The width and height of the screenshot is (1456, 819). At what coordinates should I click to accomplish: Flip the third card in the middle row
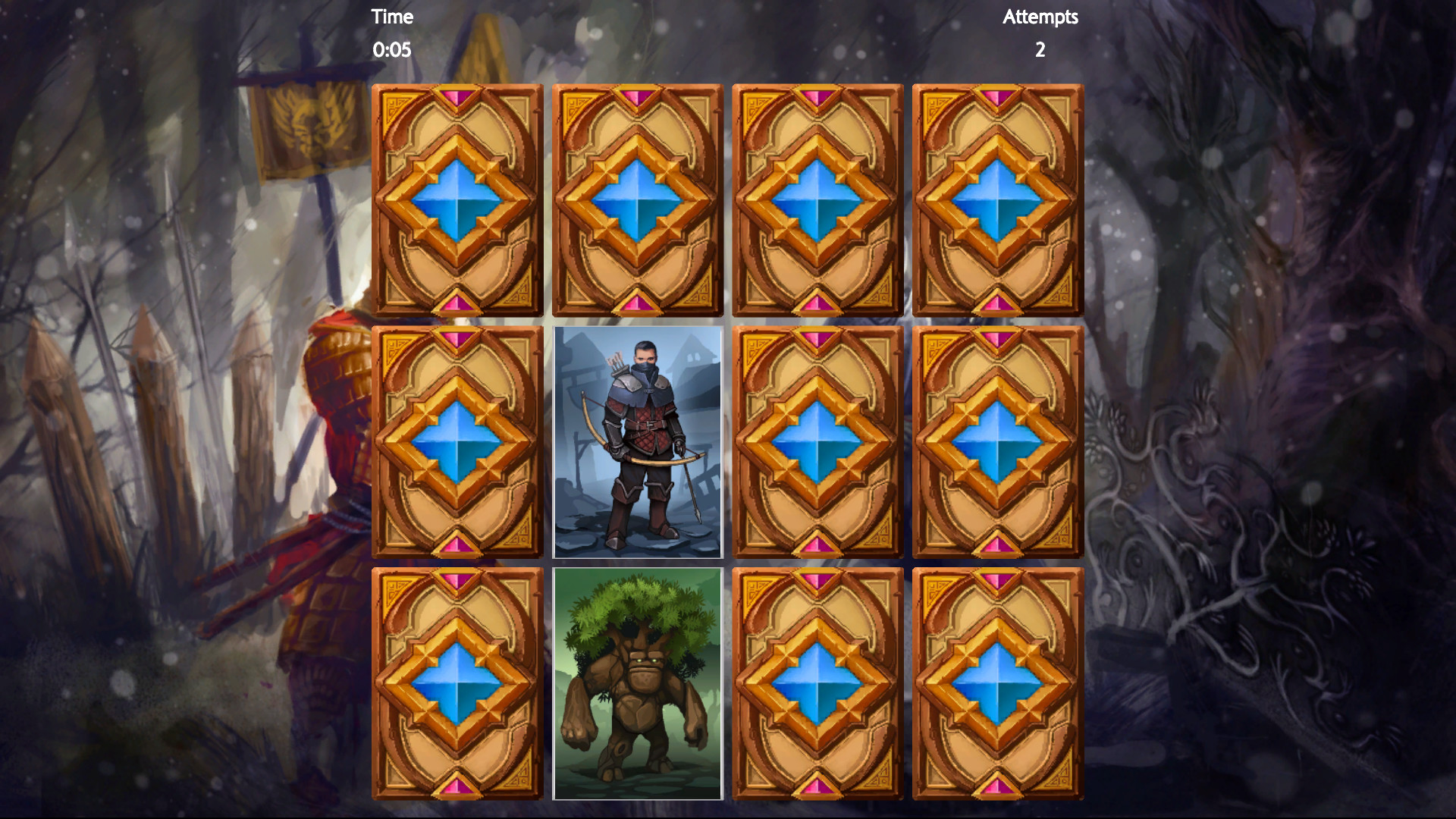(817, 442)
